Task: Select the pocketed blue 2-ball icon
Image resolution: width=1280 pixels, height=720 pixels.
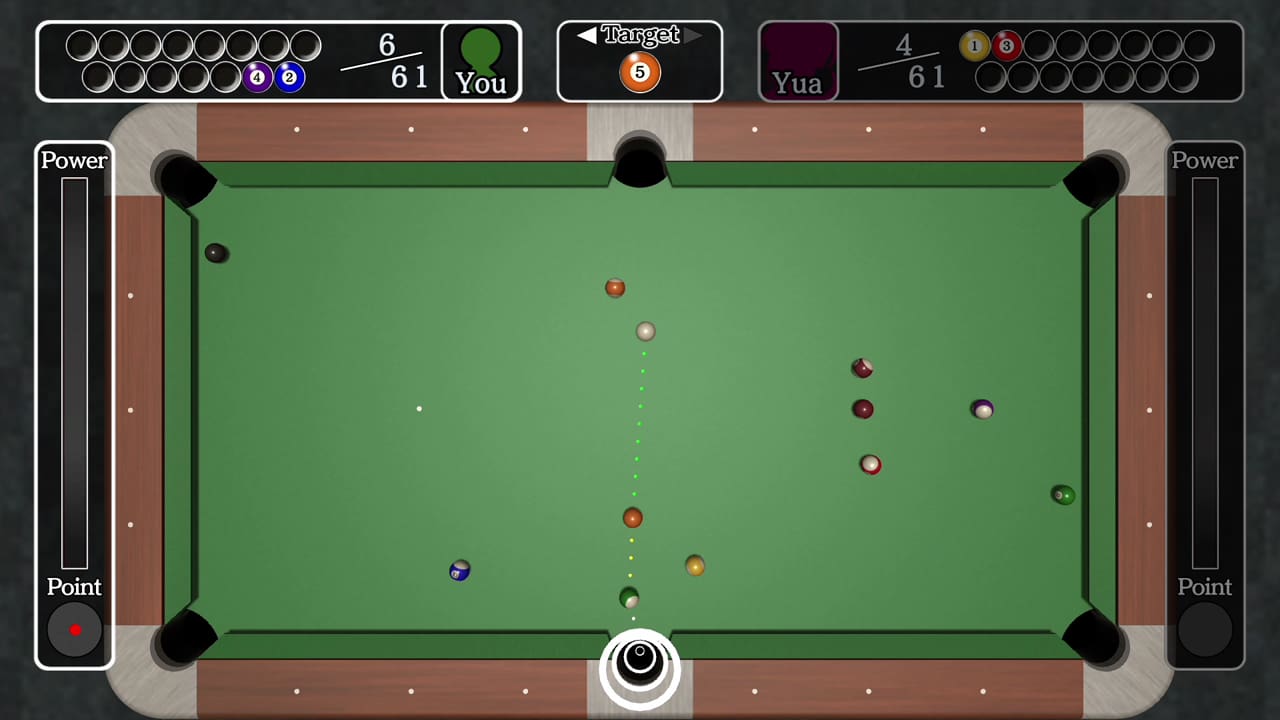Action: click(287, 76)
